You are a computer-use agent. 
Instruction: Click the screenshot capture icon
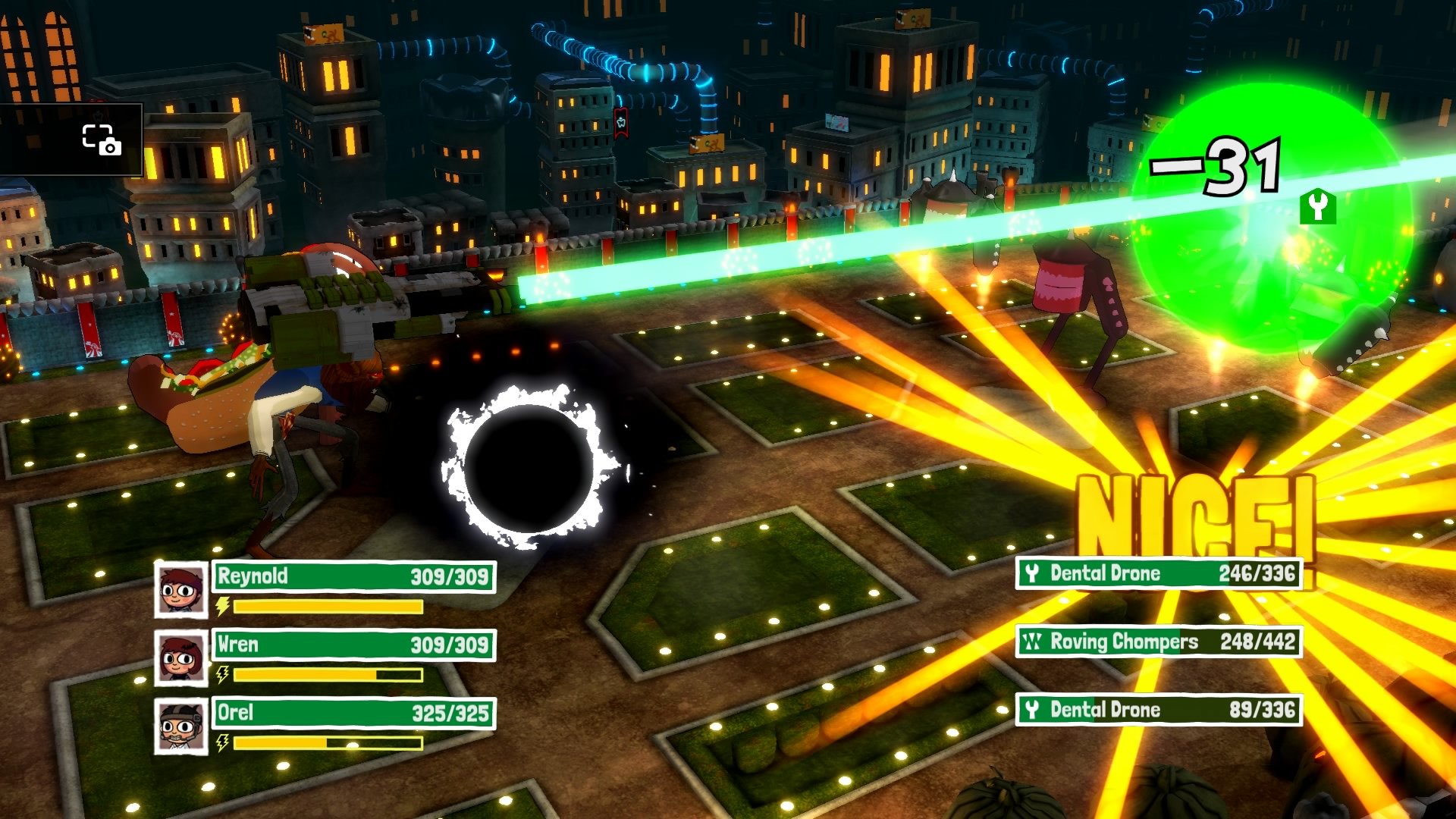(101, 140)
